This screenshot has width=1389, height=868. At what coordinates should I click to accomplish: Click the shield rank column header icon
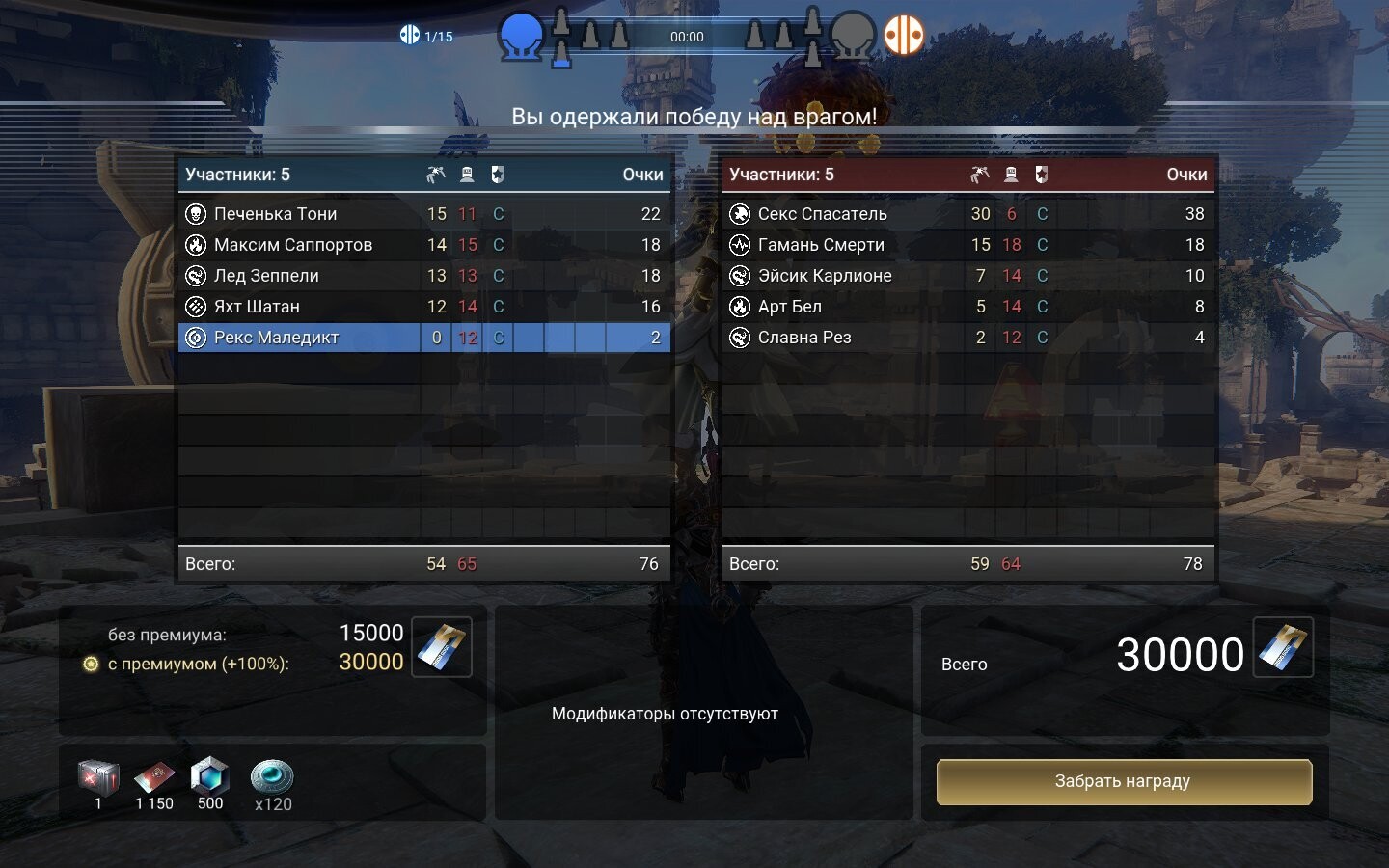497,175
